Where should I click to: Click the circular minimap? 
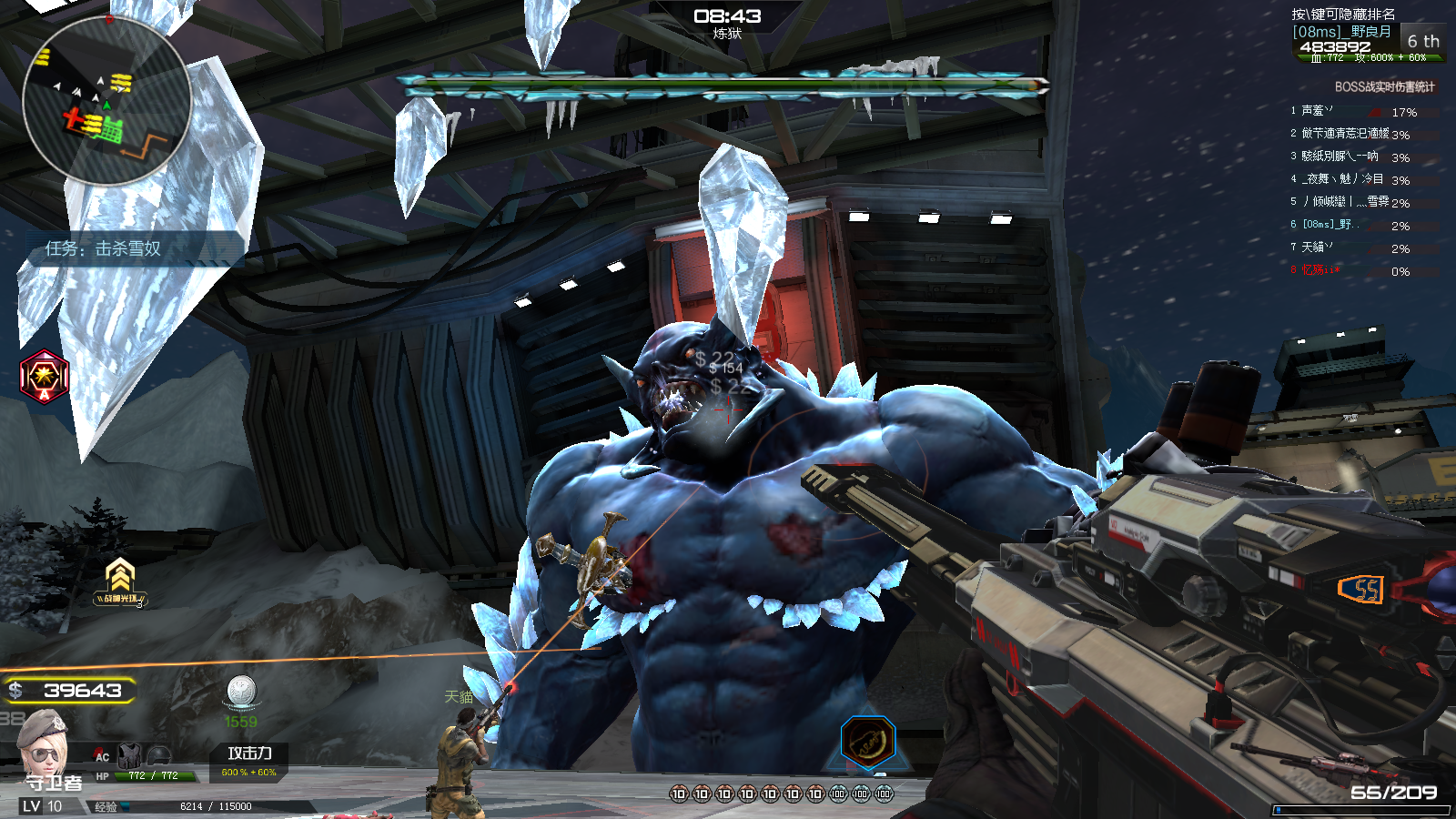click(x=106, y=100)
